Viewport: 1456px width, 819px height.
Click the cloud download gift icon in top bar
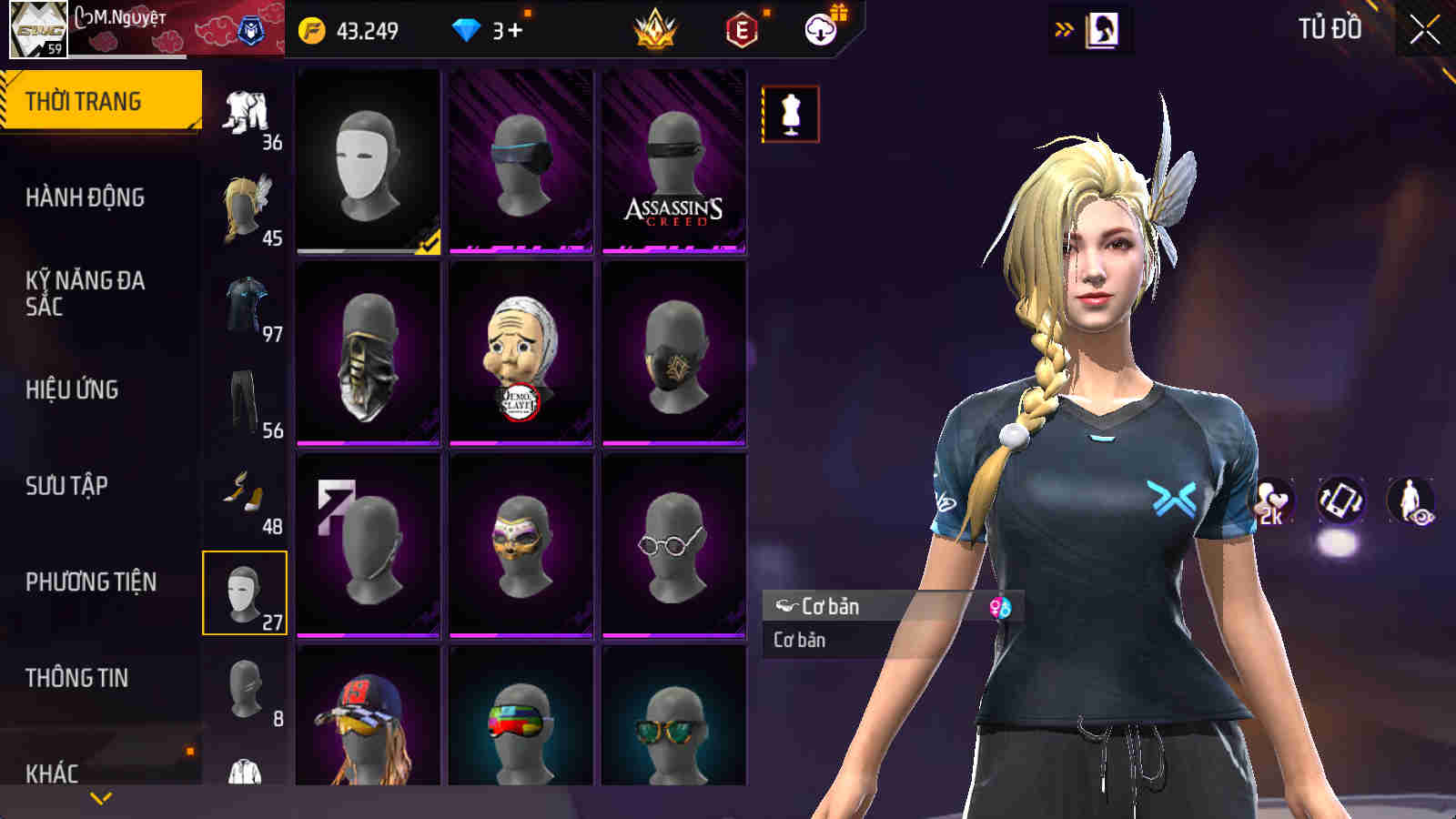point(822,29)
